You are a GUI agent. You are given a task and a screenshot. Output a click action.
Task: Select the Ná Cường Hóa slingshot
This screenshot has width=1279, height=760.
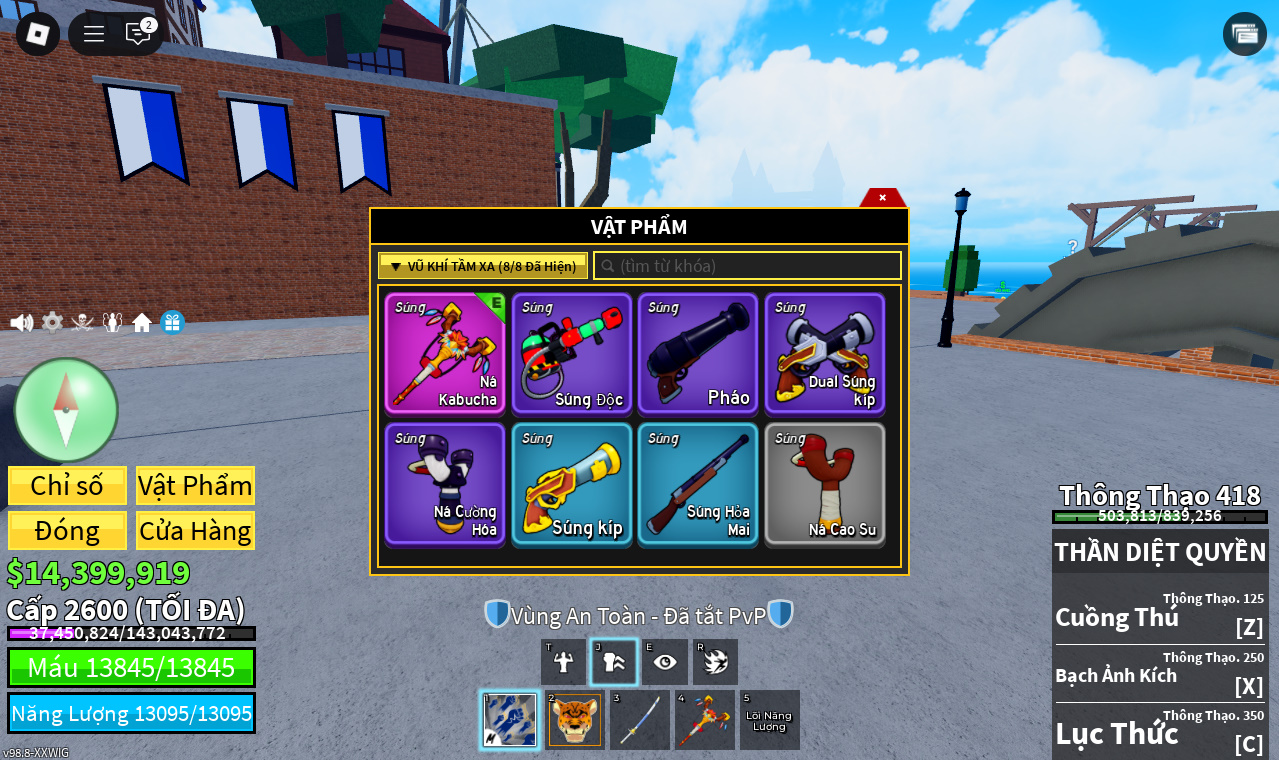click(x=445, y=484)
